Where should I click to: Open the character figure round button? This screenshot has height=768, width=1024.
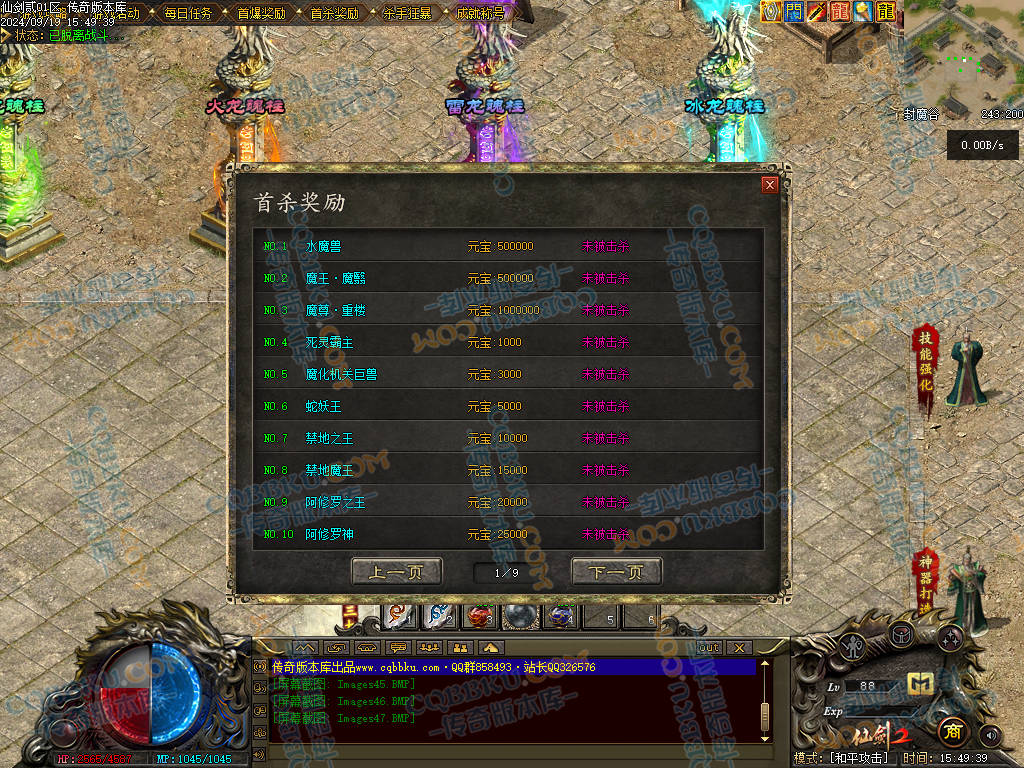pos(851,648)
